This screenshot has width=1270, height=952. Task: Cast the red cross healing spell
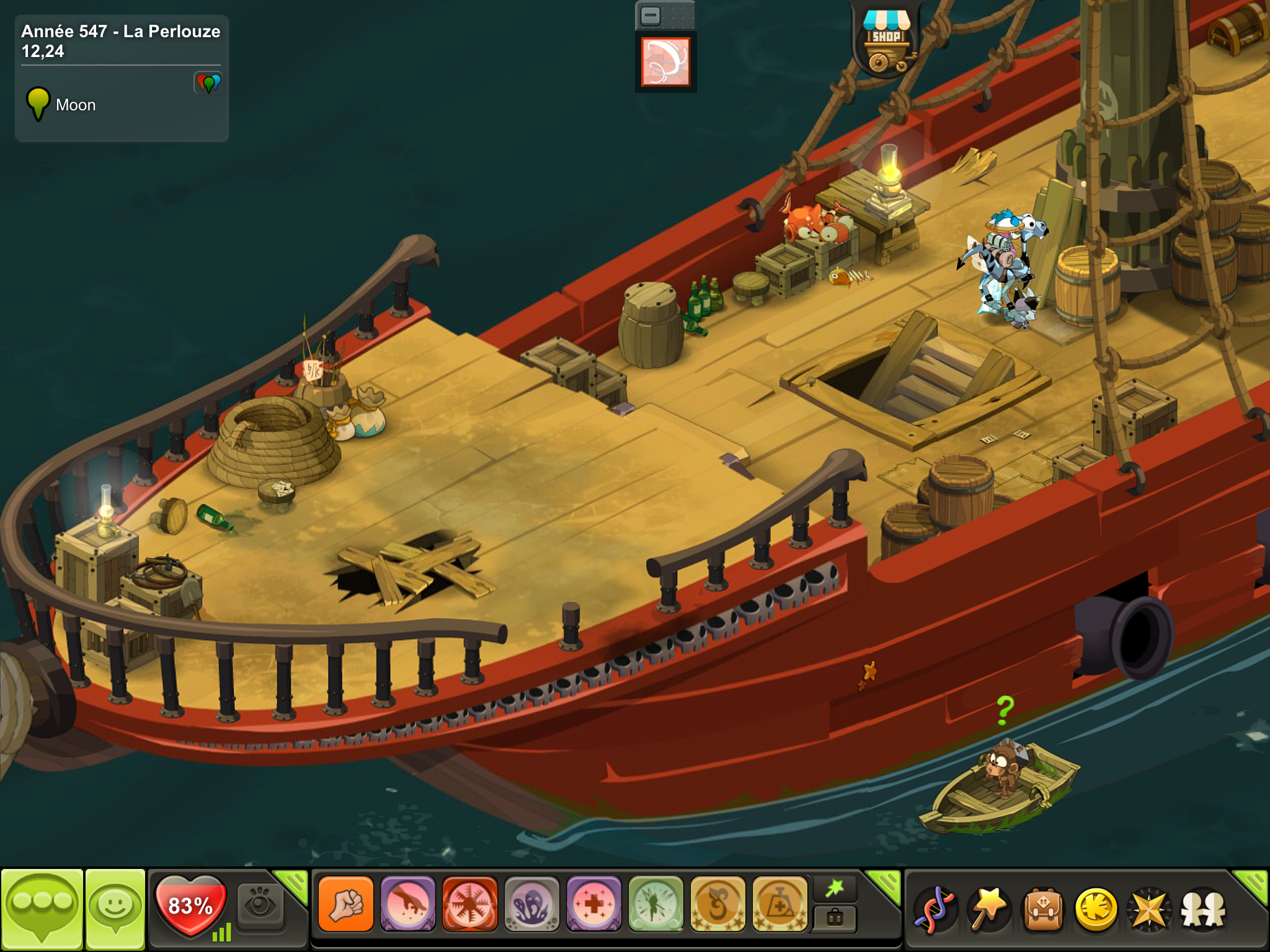[594, 904]
